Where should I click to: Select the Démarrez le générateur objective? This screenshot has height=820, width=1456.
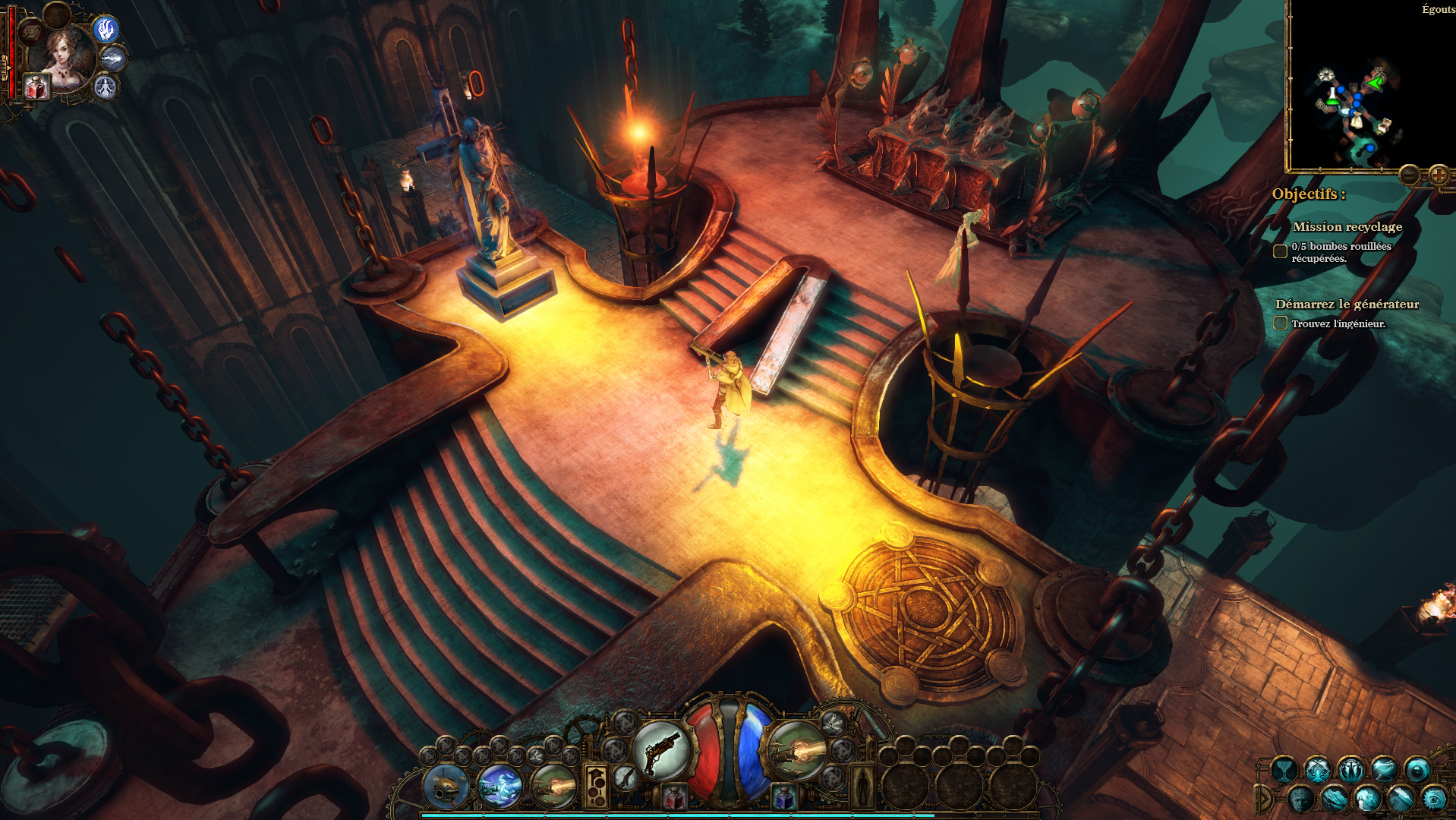tap(1347, 304)
